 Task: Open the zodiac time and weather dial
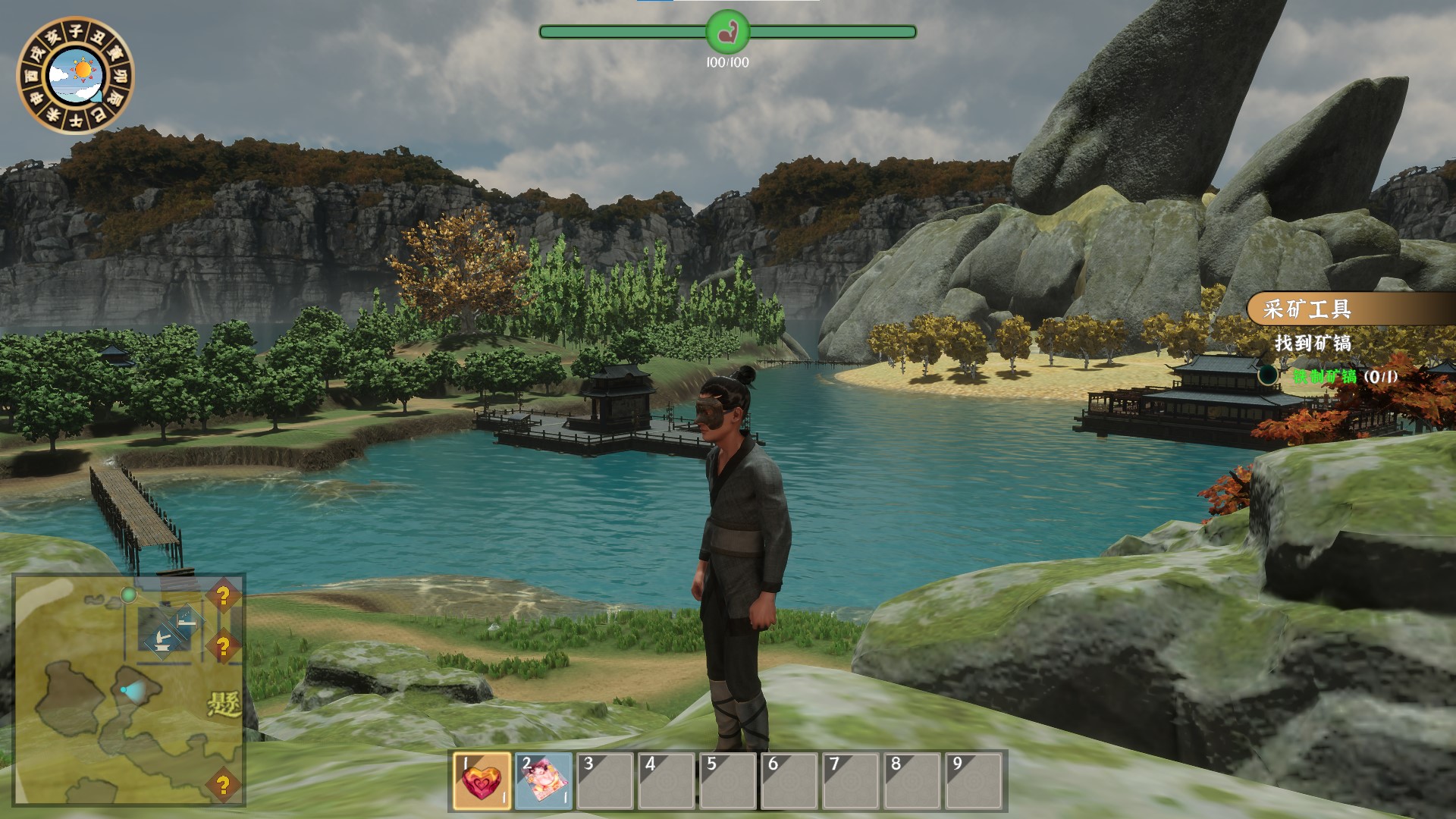click(75, 75)
